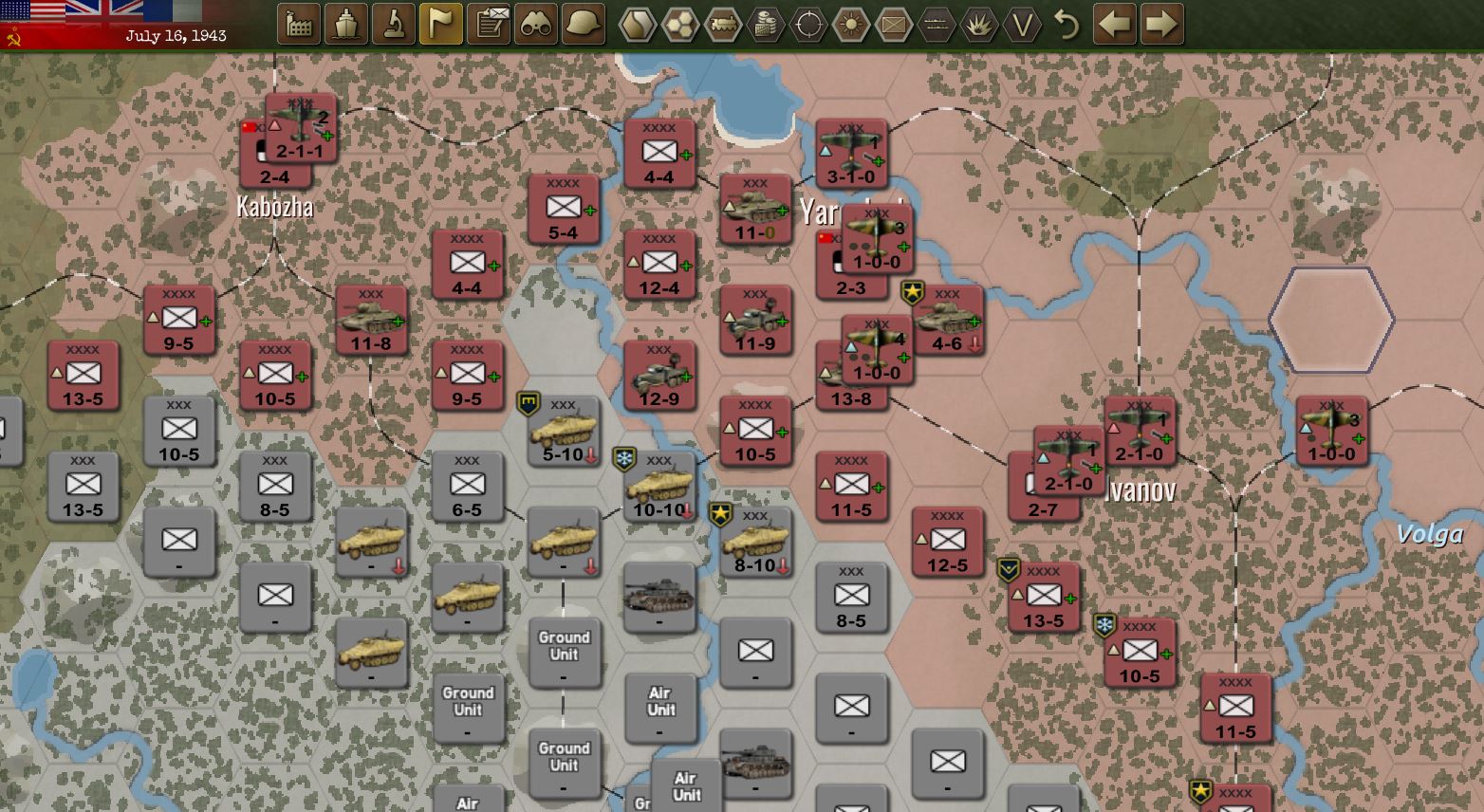Viewport: 1484px width, 812px height.
Task: Go to next unit with right arrow
Action: click(1162, 25)
